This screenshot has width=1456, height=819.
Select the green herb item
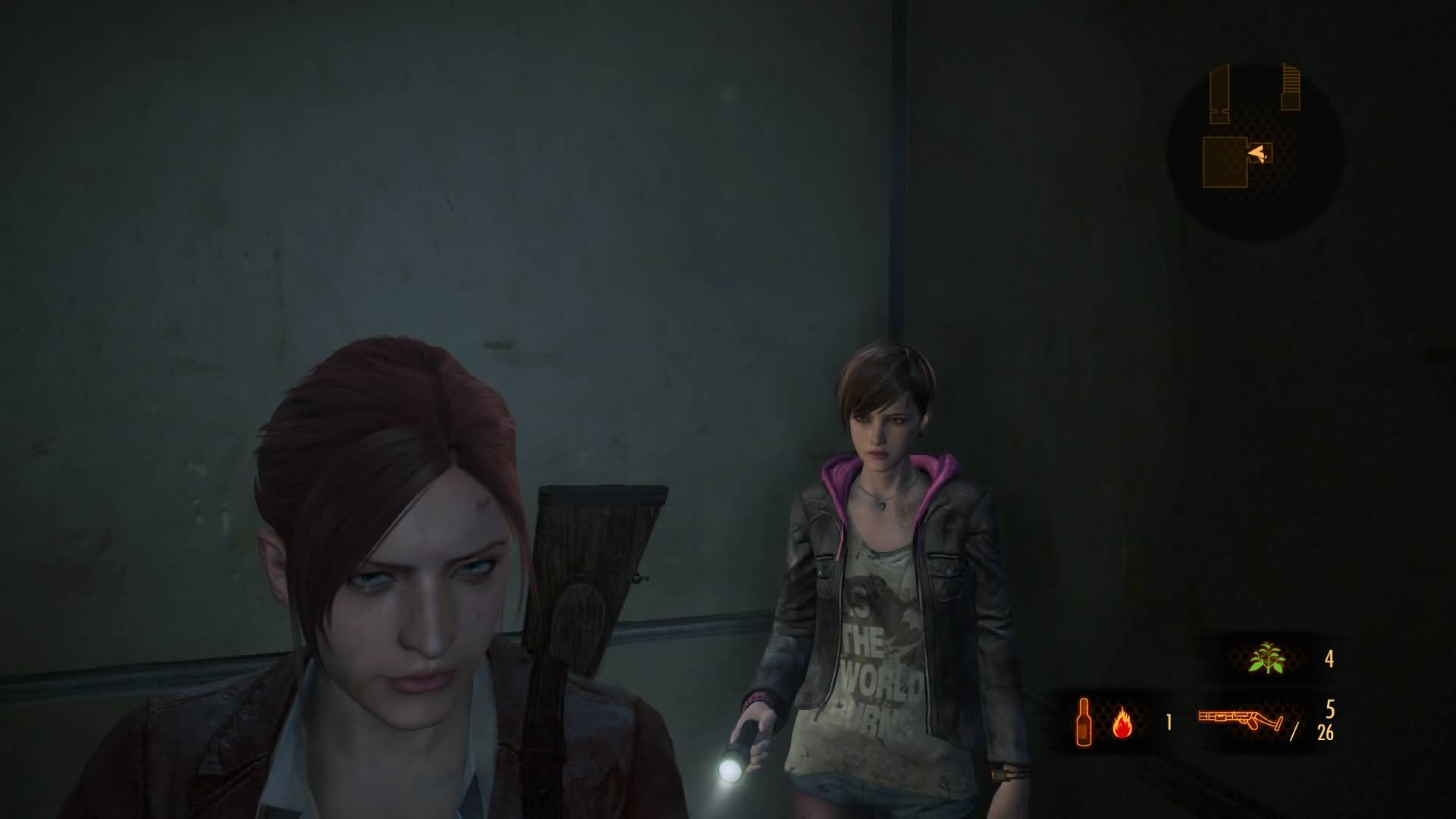(1266, 658)
